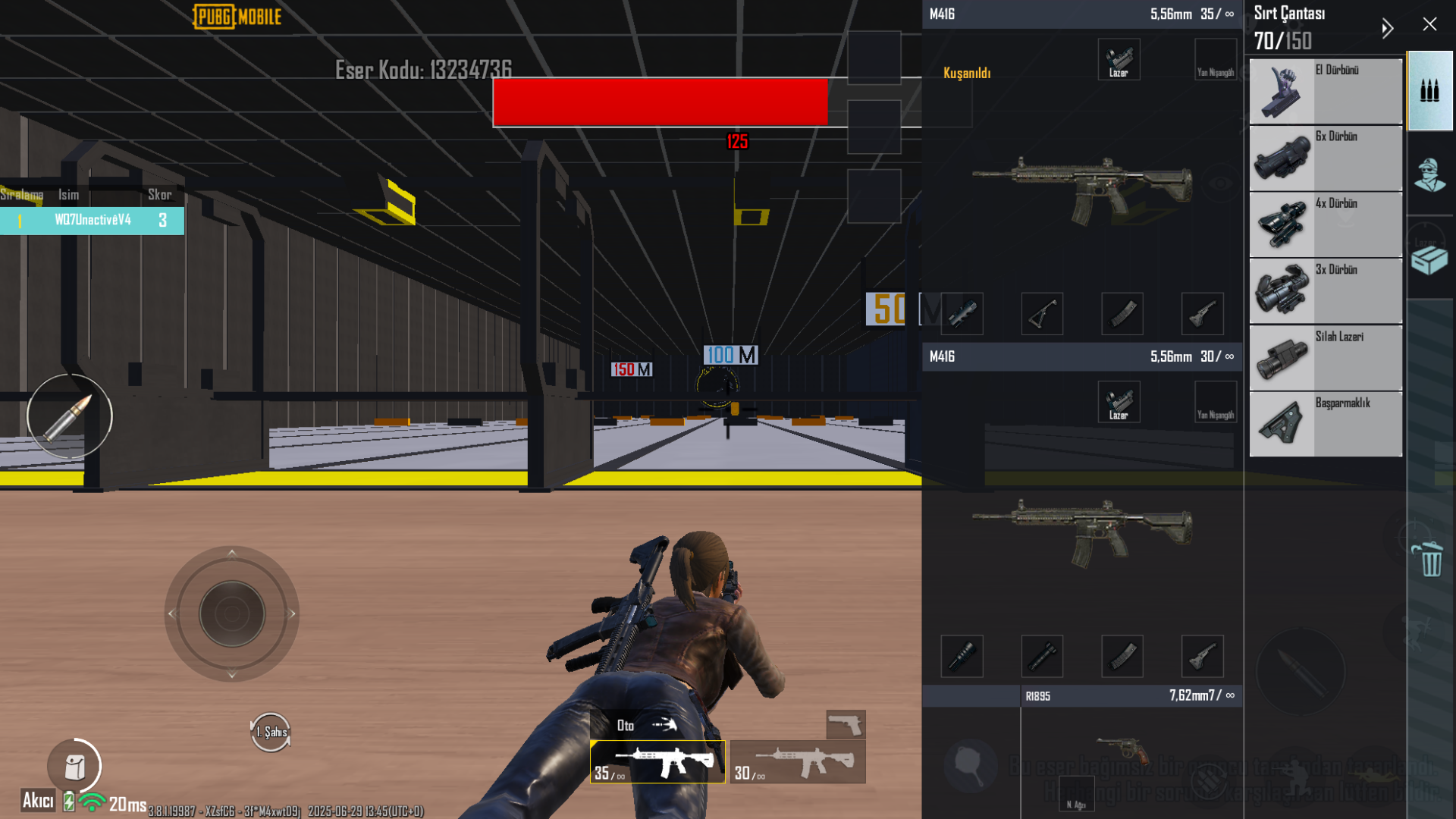Choose the 3x Dürbün from backpack

[x=1325, y=290]
